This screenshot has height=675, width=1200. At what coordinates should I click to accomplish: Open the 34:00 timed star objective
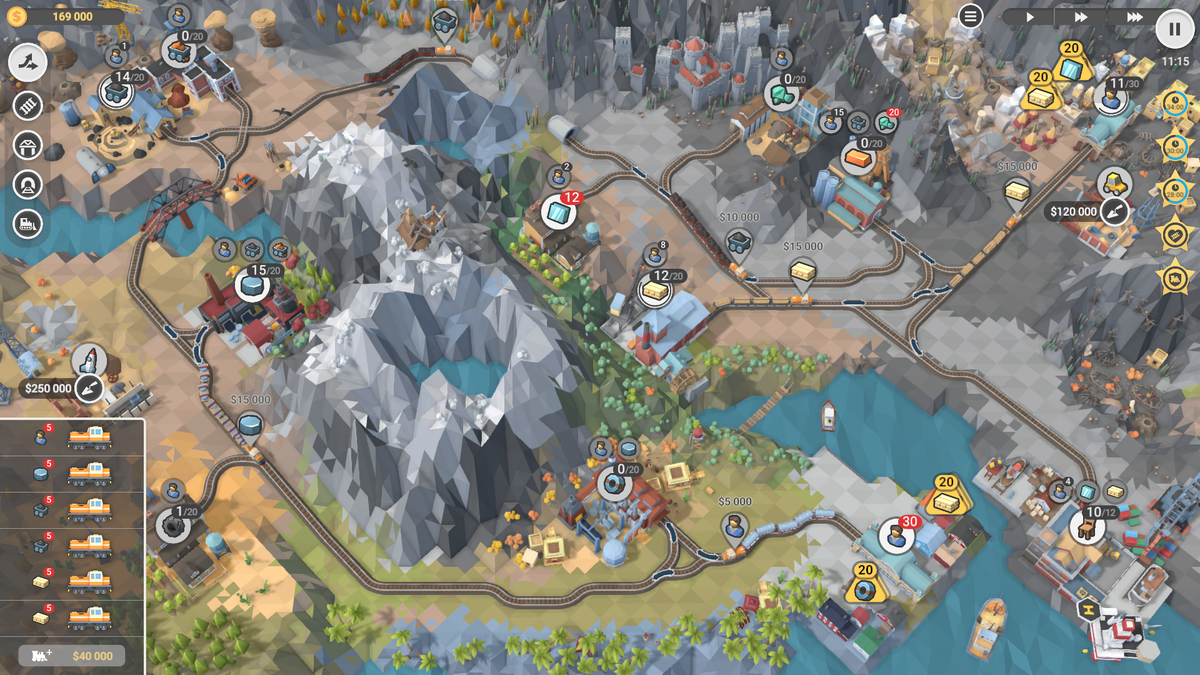pos(1174,104)
